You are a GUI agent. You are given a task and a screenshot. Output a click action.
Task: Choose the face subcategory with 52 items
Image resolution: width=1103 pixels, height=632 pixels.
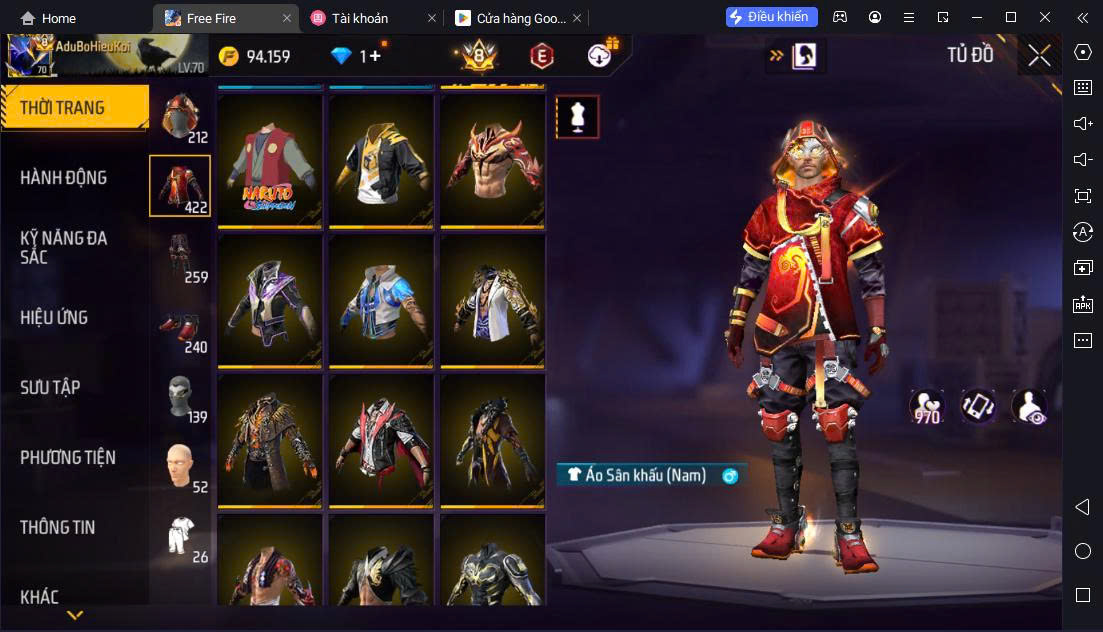point(180,466)
